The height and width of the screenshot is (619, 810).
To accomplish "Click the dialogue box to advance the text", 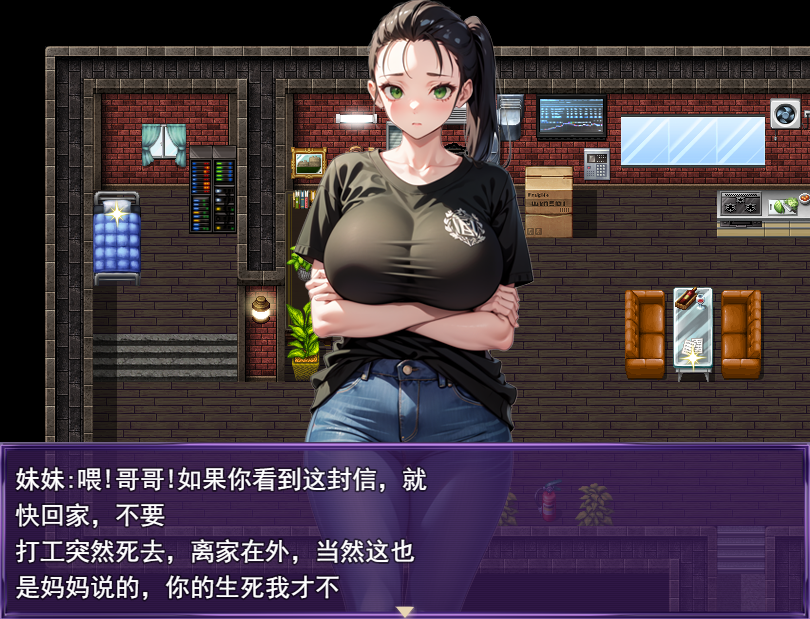I will pos(404,530).
